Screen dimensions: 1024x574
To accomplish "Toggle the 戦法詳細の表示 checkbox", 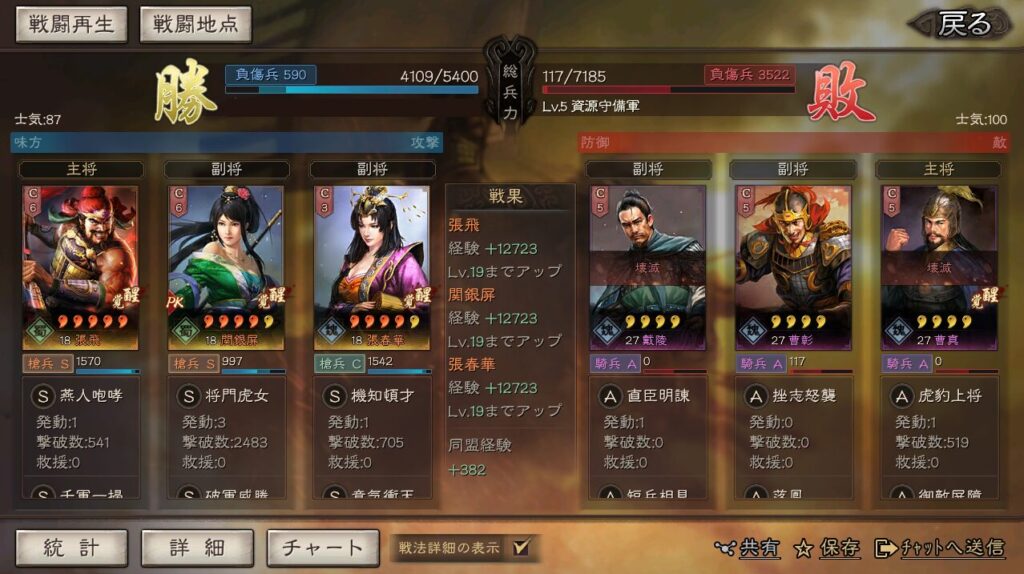I will pos(521,547).
